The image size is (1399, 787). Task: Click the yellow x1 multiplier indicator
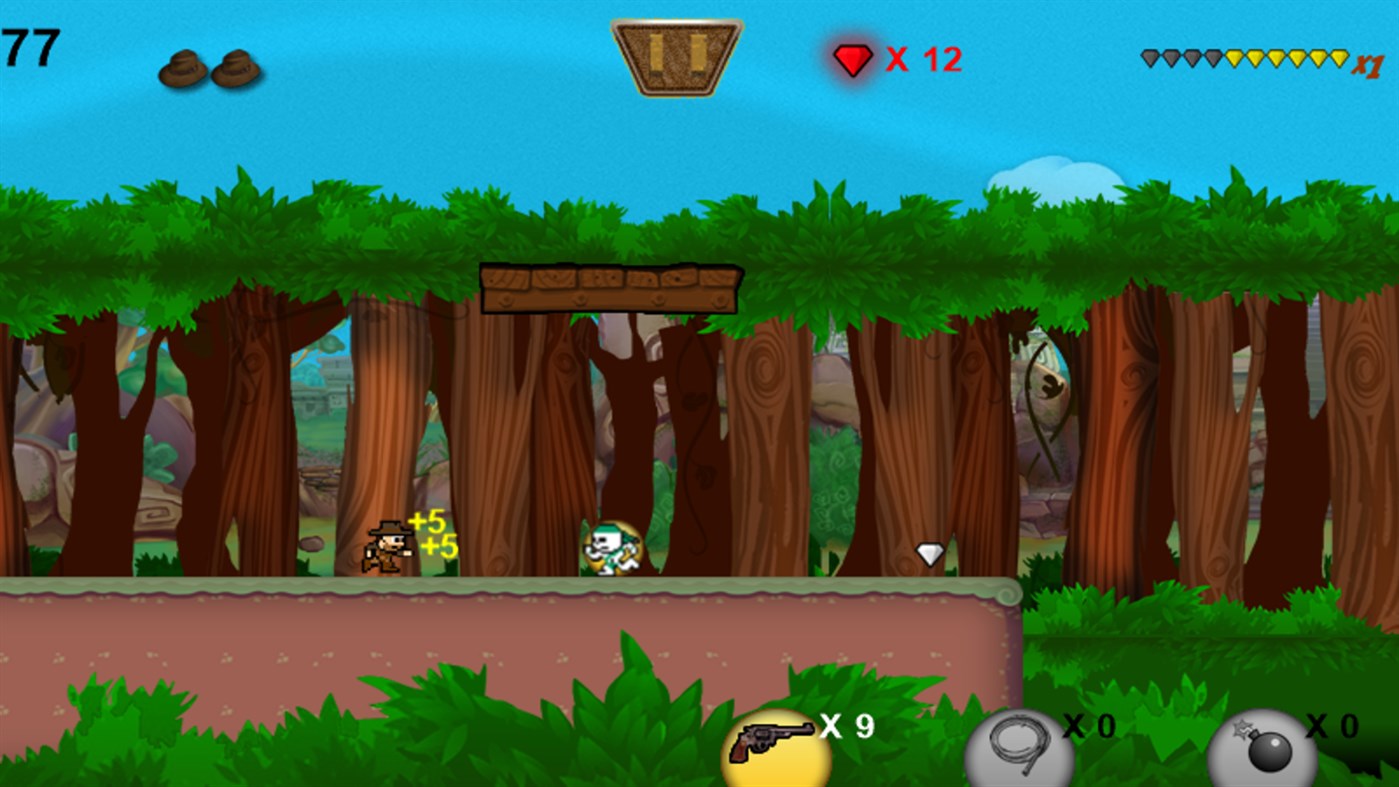click(1371, 65)
